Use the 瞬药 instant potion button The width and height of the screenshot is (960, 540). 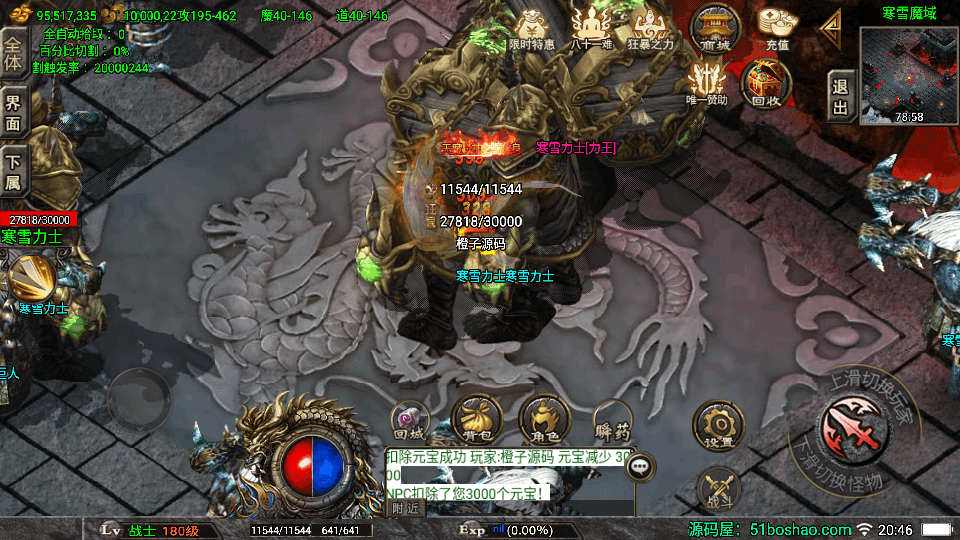612,420
